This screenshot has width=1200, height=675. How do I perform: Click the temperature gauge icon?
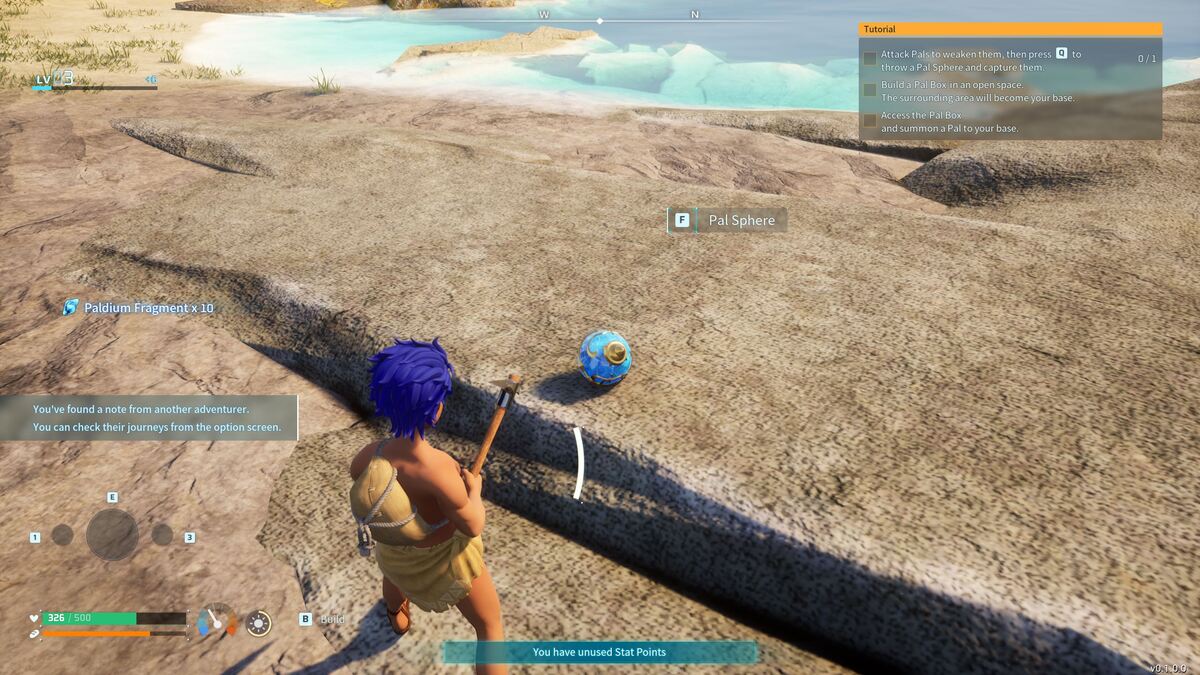click(217, 621)
